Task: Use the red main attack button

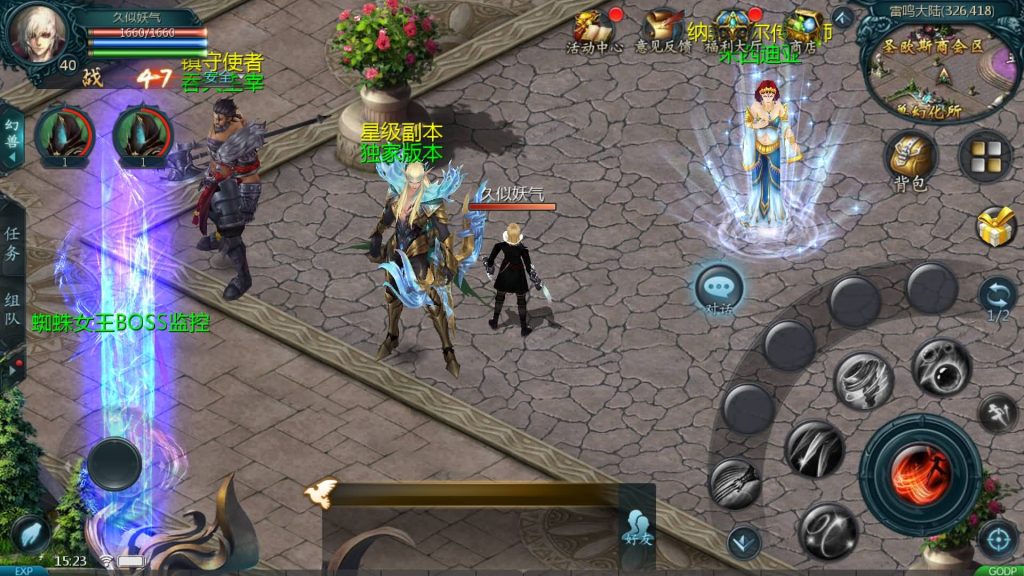Action: tap(919, 474)
